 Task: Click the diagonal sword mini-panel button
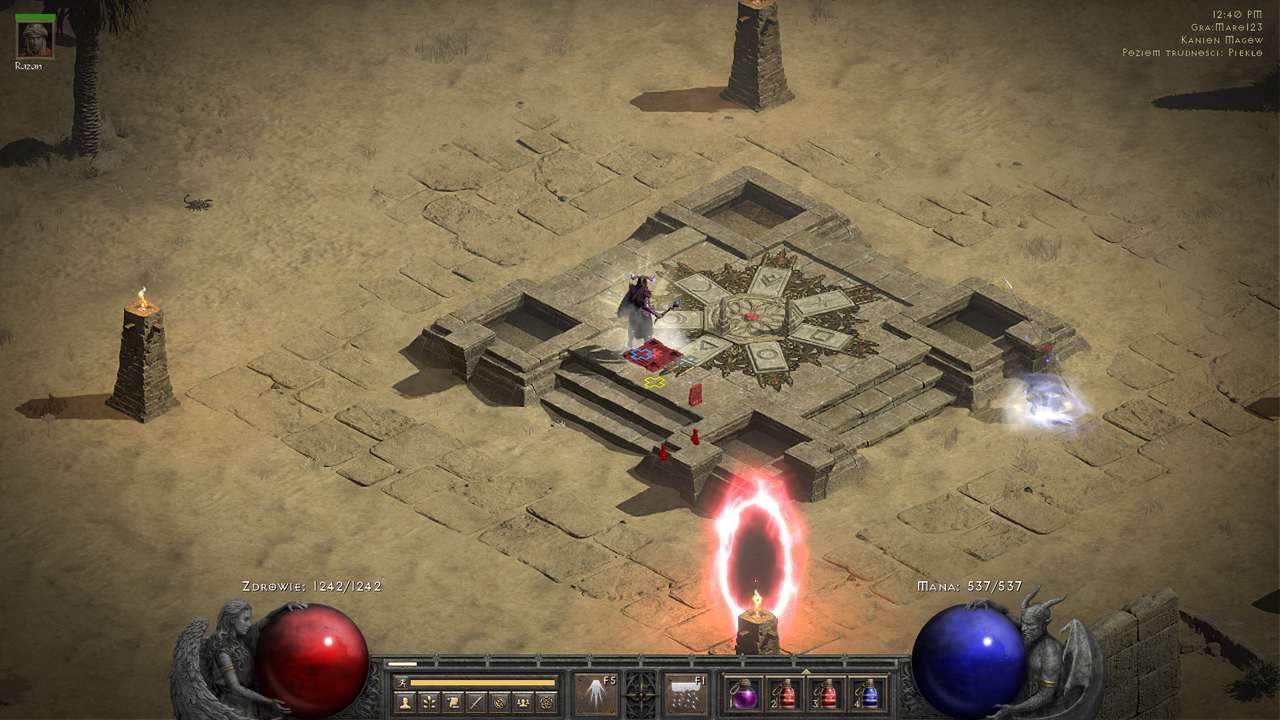point(476,702)
